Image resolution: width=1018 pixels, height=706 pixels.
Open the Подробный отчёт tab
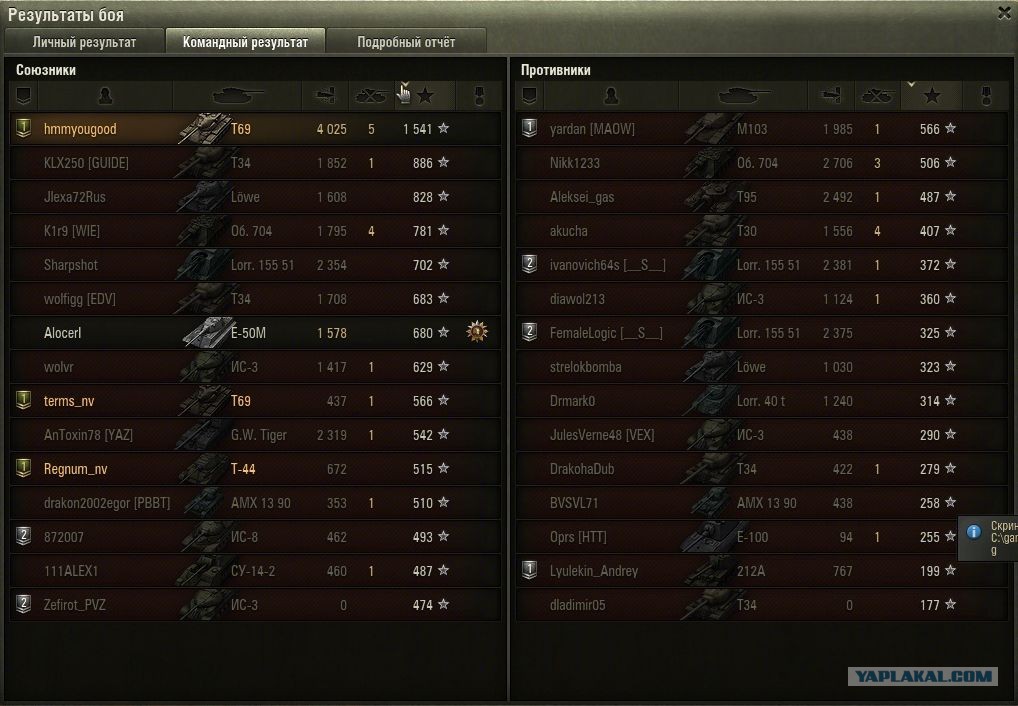(406, 42)
